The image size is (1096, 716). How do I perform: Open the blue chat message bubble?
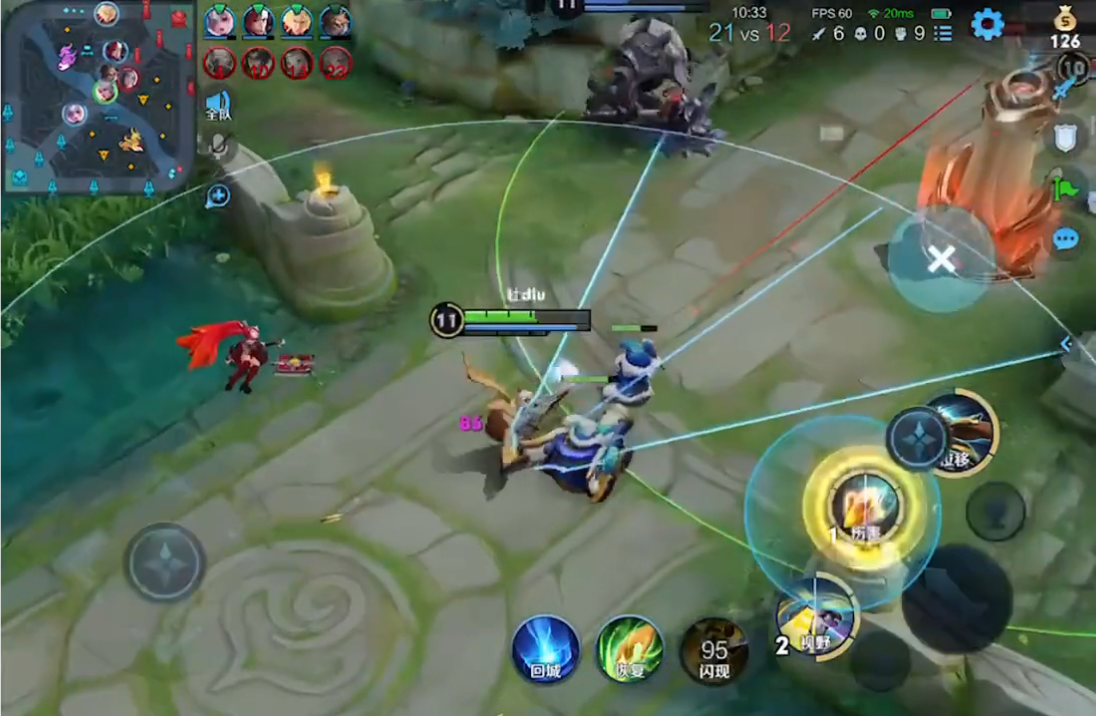pos(1066,240)
